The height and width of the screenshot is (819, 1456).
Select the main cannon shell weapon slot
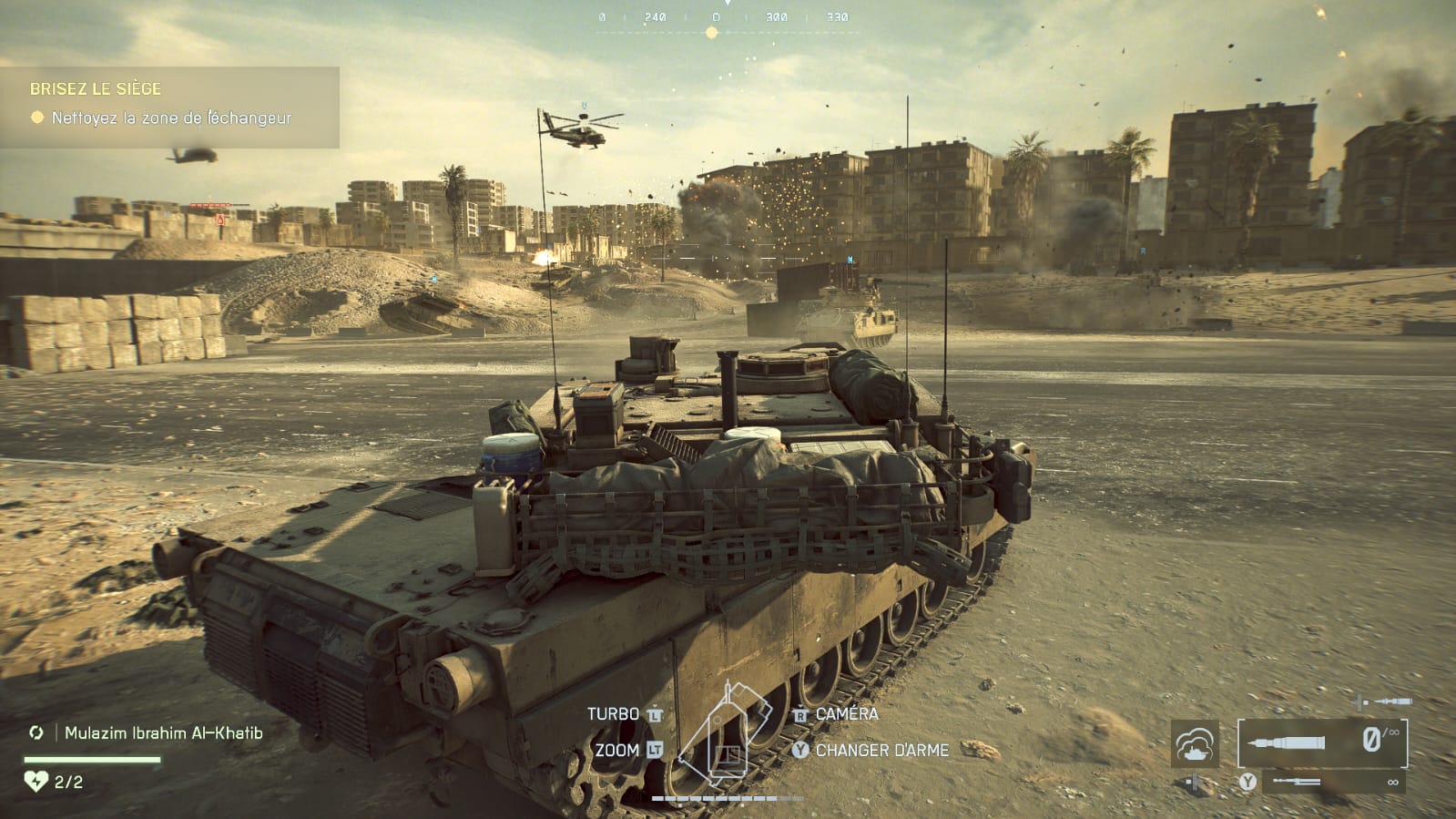click(x=1321, y=742)
